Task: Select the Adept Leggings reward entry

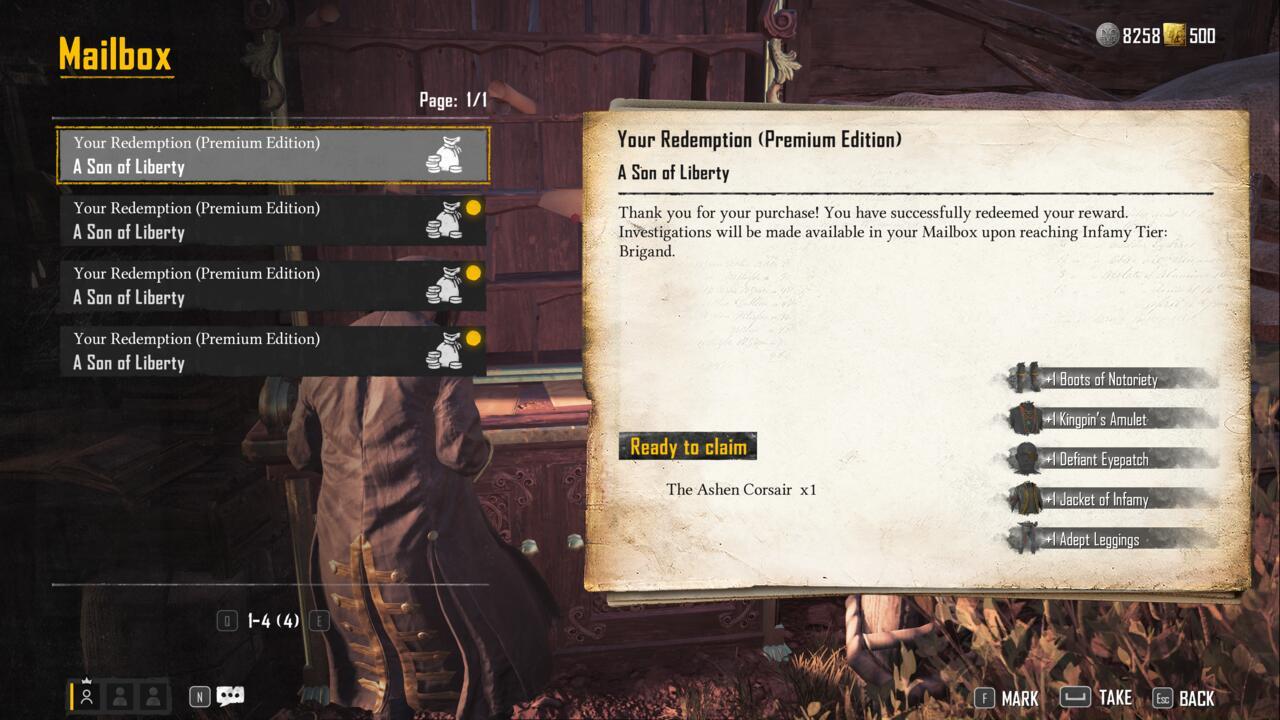Action: coord(1110,539)
